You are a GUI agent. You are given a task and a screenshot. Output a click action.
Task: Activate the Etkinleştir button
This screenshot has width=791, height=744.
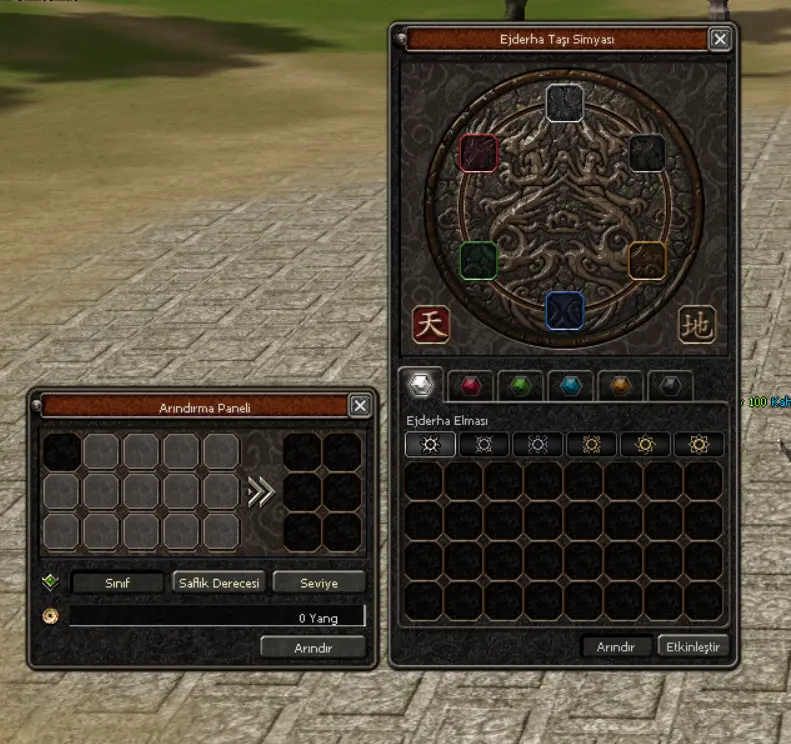coord(694,646)
